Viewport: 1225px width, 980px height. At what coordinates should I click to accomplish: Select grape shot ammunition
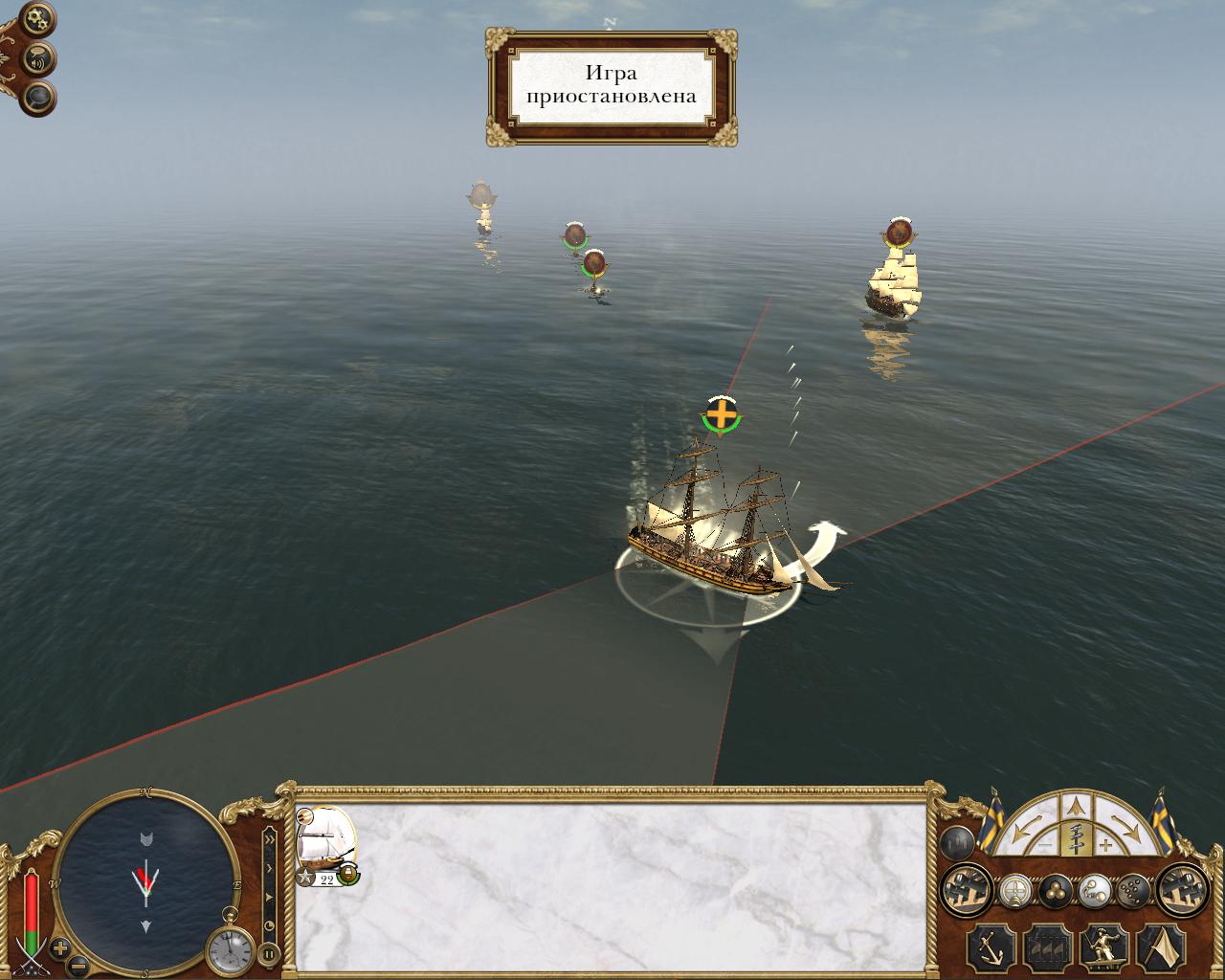pyautogui.click(x=1133, y=891)
